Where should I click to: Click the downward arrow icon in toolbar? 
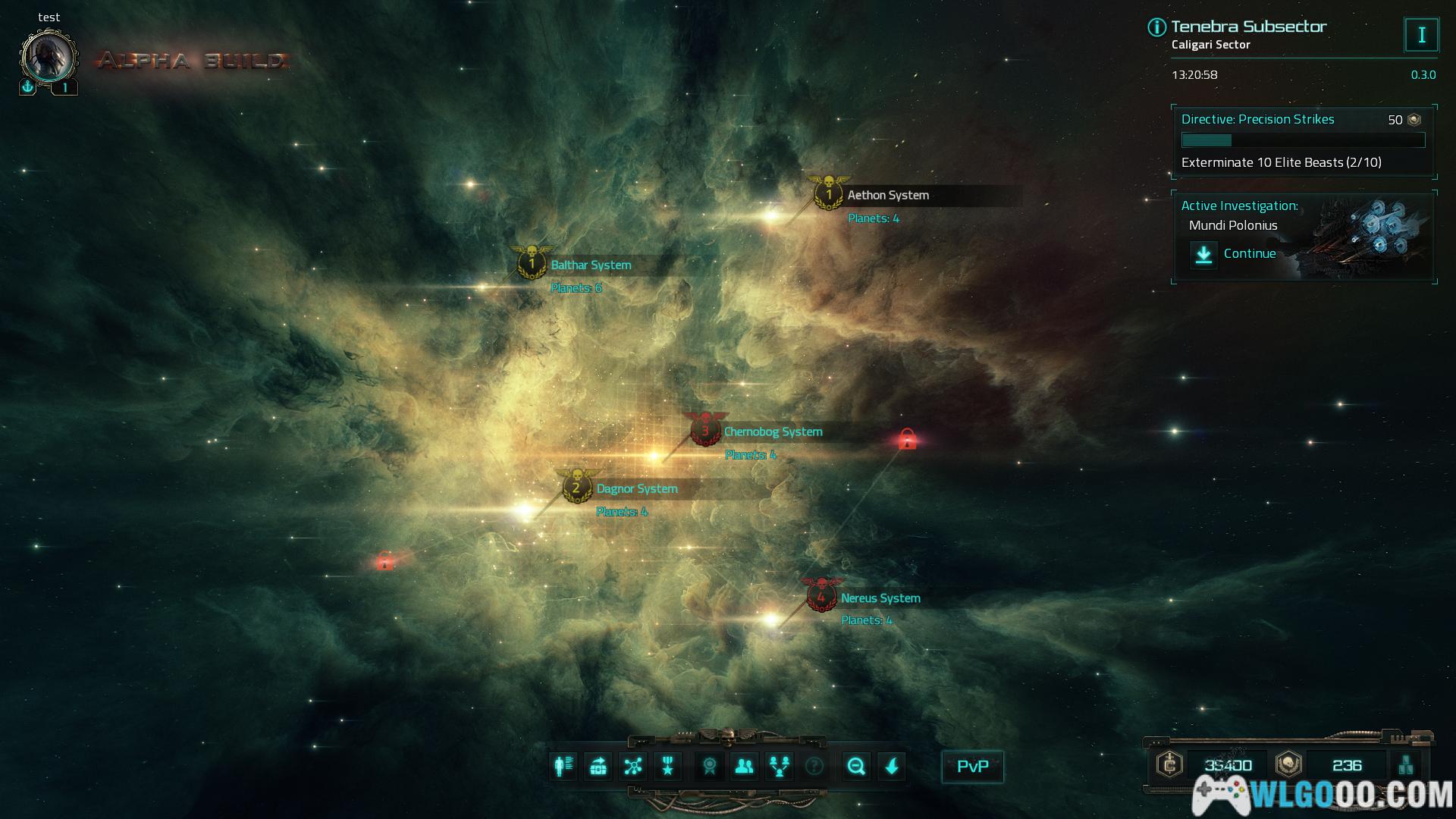tap(892, 767)
